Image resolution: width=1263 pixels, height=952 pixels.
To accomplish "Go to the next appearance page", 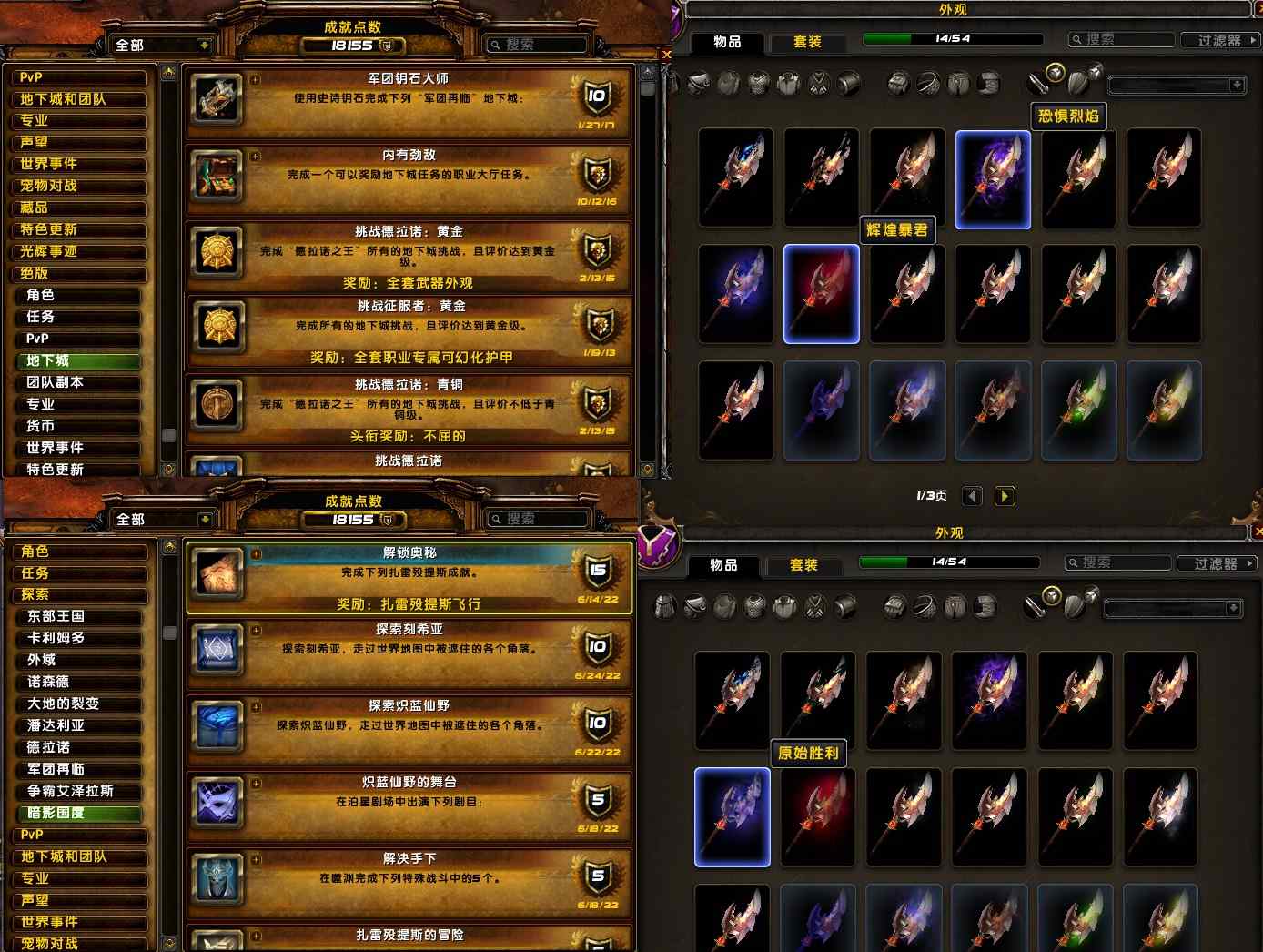I will [1005, 496].
